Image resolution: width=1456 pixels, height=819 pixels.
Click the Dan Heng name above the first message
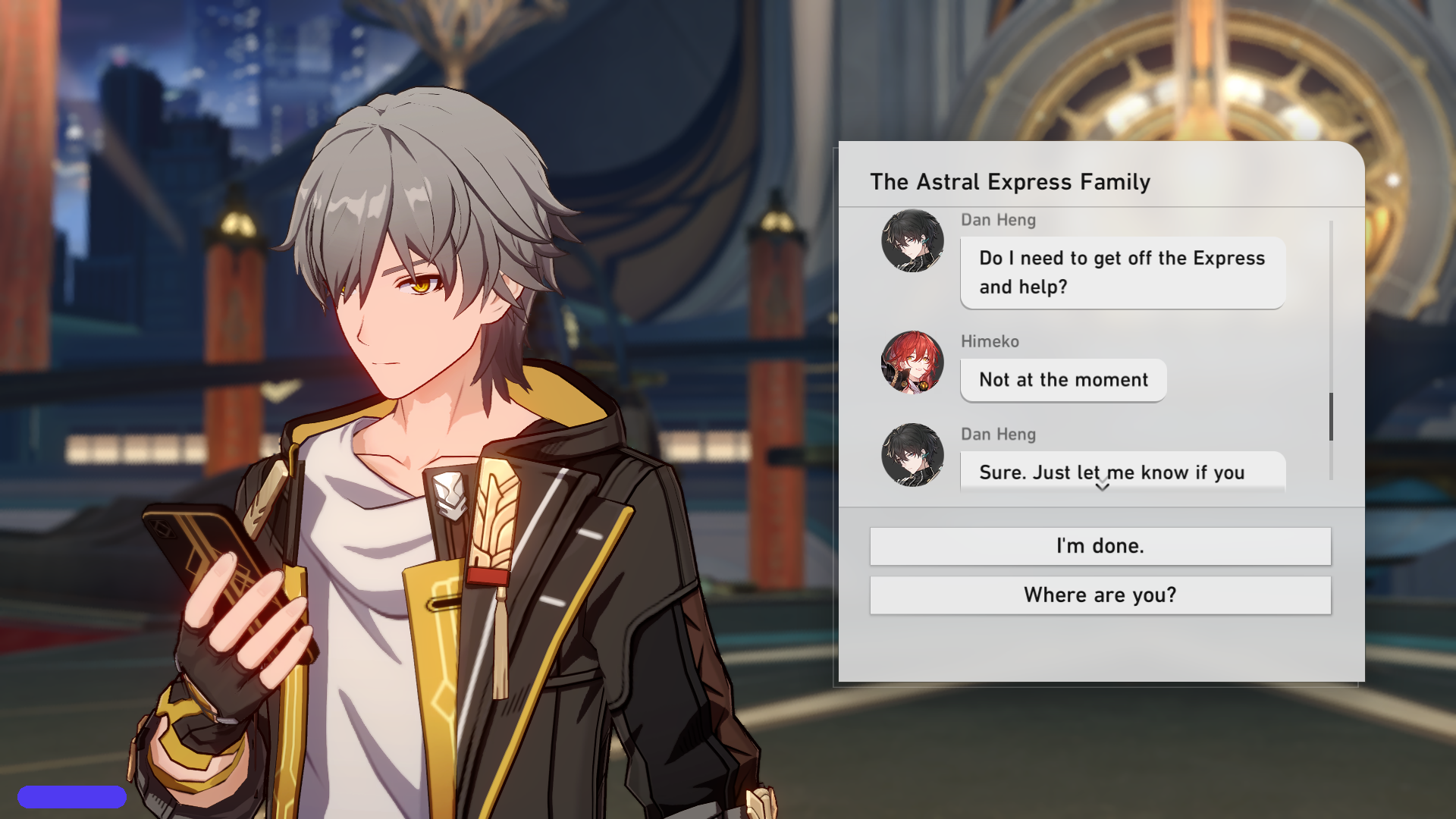[x=998, y=220]
